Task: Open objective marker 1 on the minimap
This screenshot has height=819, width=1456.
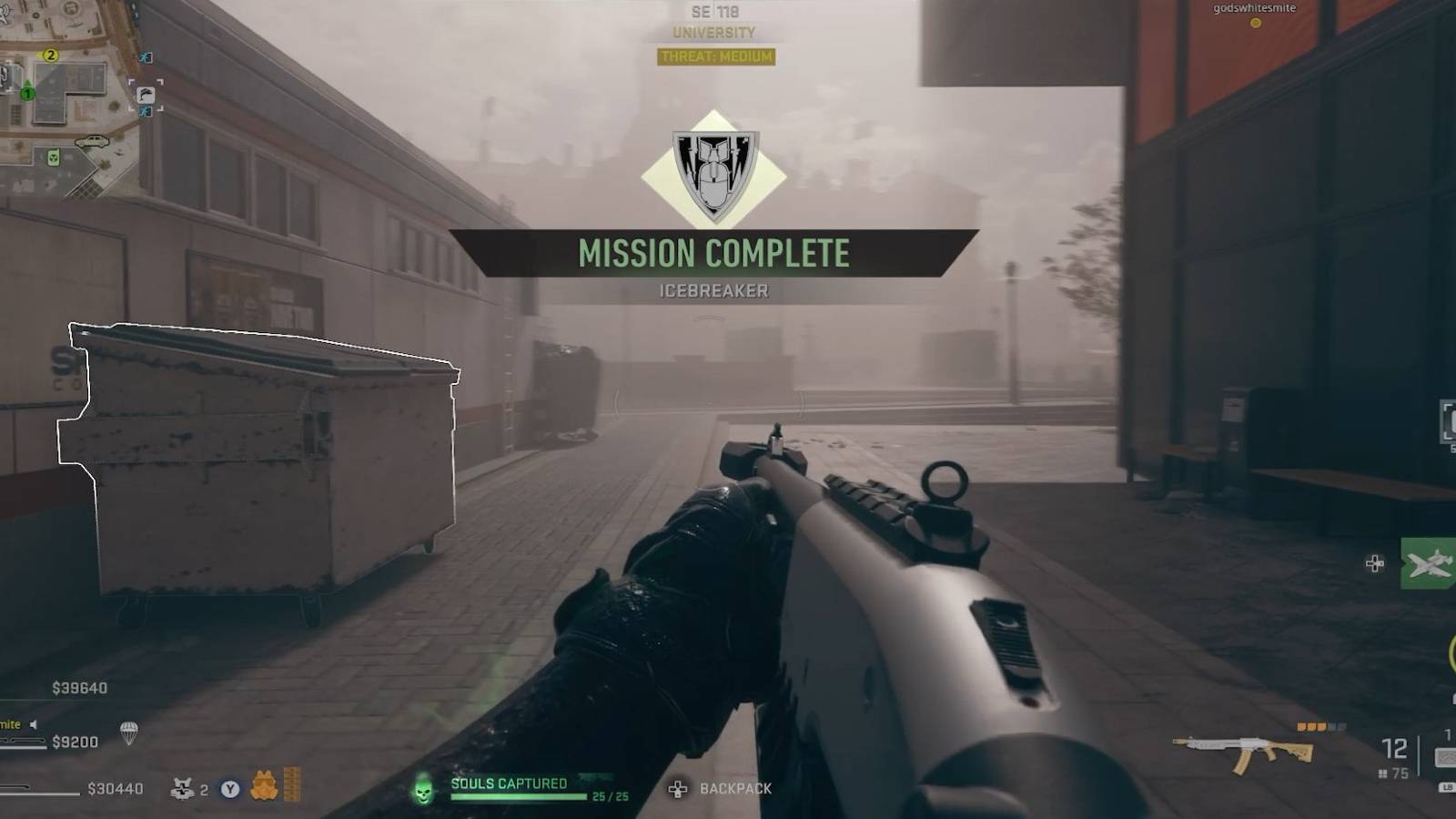Action: coord(26,94)
